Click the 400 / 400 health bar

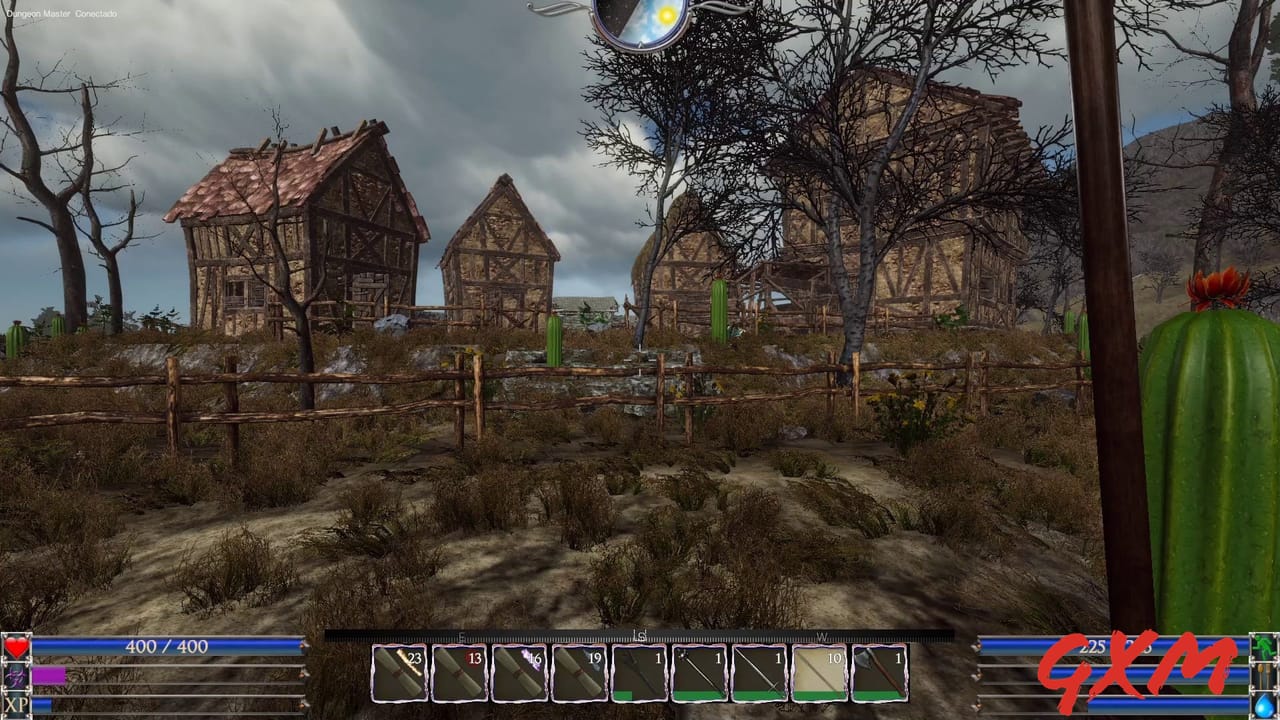point(165,646)
